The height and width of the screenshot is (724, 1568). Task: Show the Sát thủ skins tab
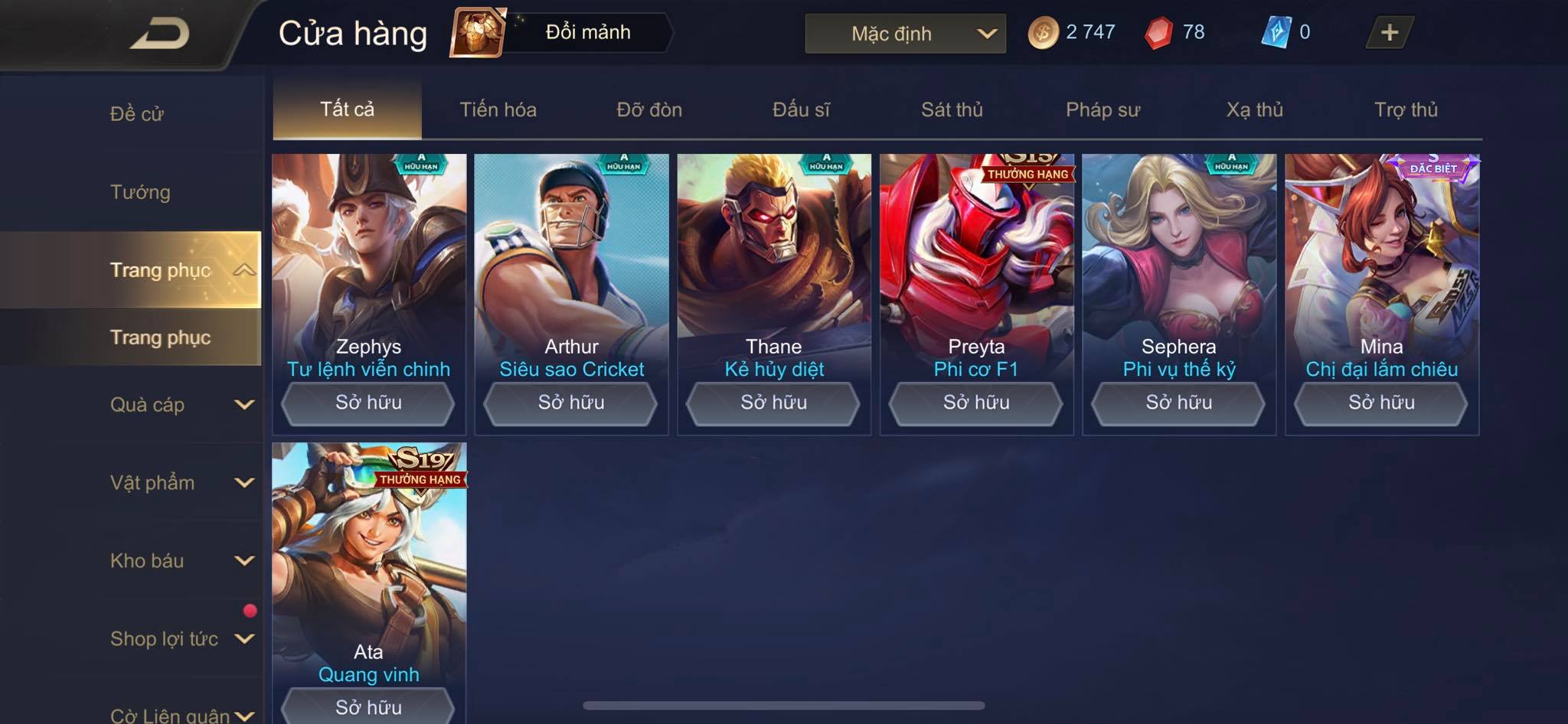pos(952,109)
